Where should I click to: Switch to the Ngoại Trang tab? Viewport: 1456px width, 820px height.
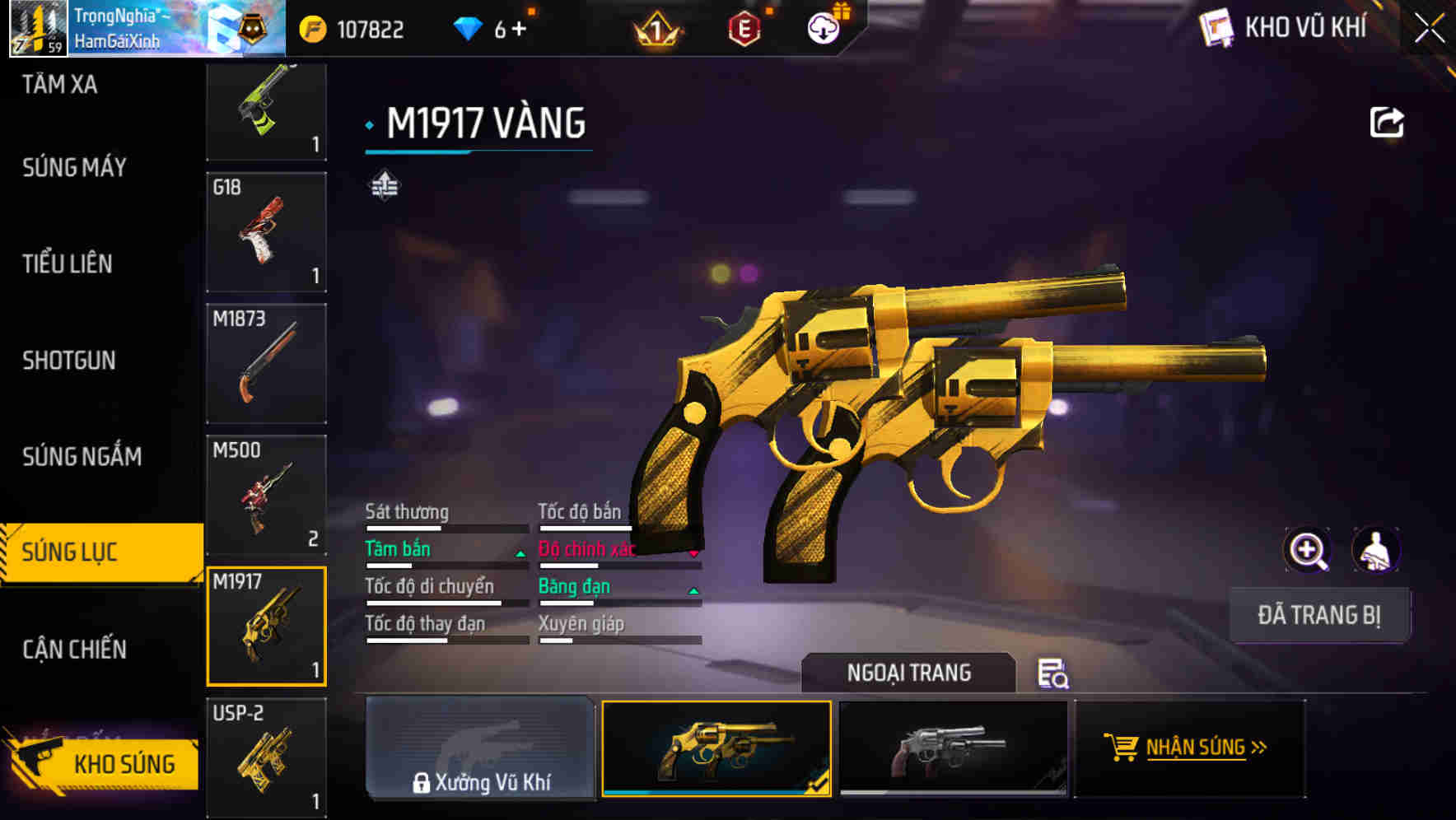(909, 673)
